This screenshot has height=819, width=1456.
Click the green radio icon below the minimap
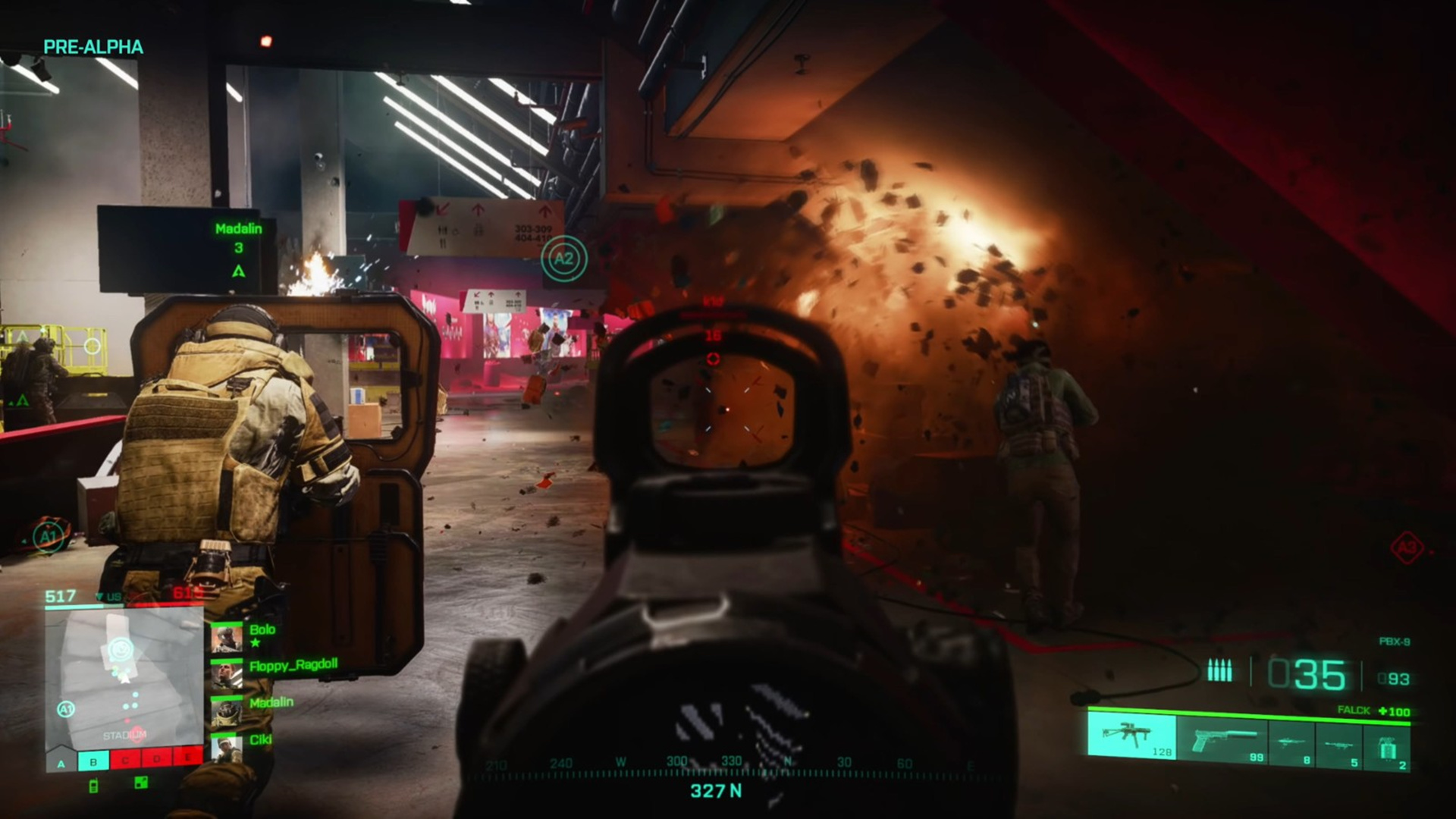93,786
